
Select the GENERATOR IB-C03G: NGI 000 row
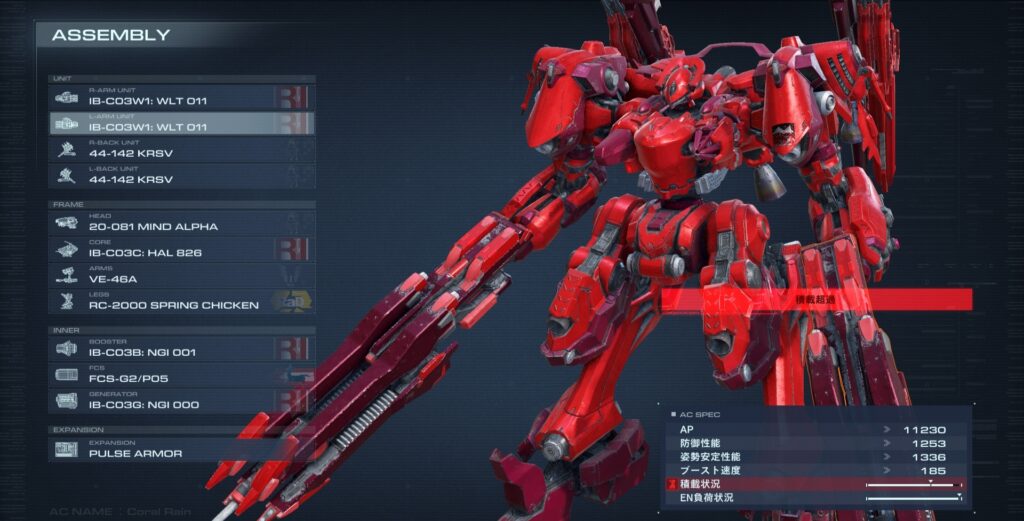click(182, 401)
